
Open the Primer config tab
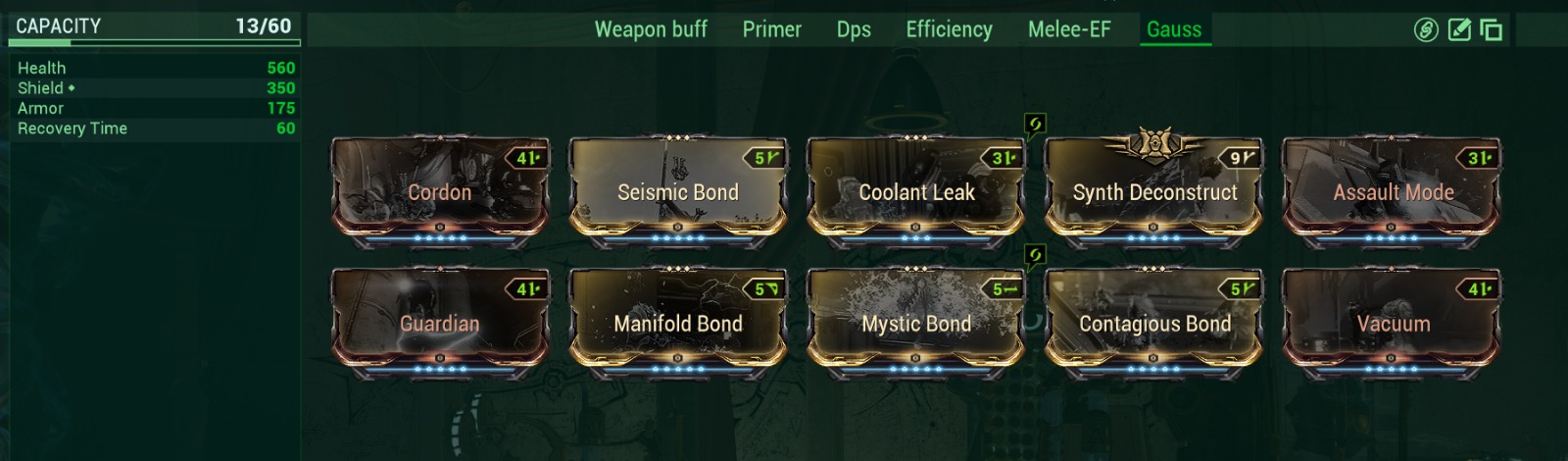point(771,29)
